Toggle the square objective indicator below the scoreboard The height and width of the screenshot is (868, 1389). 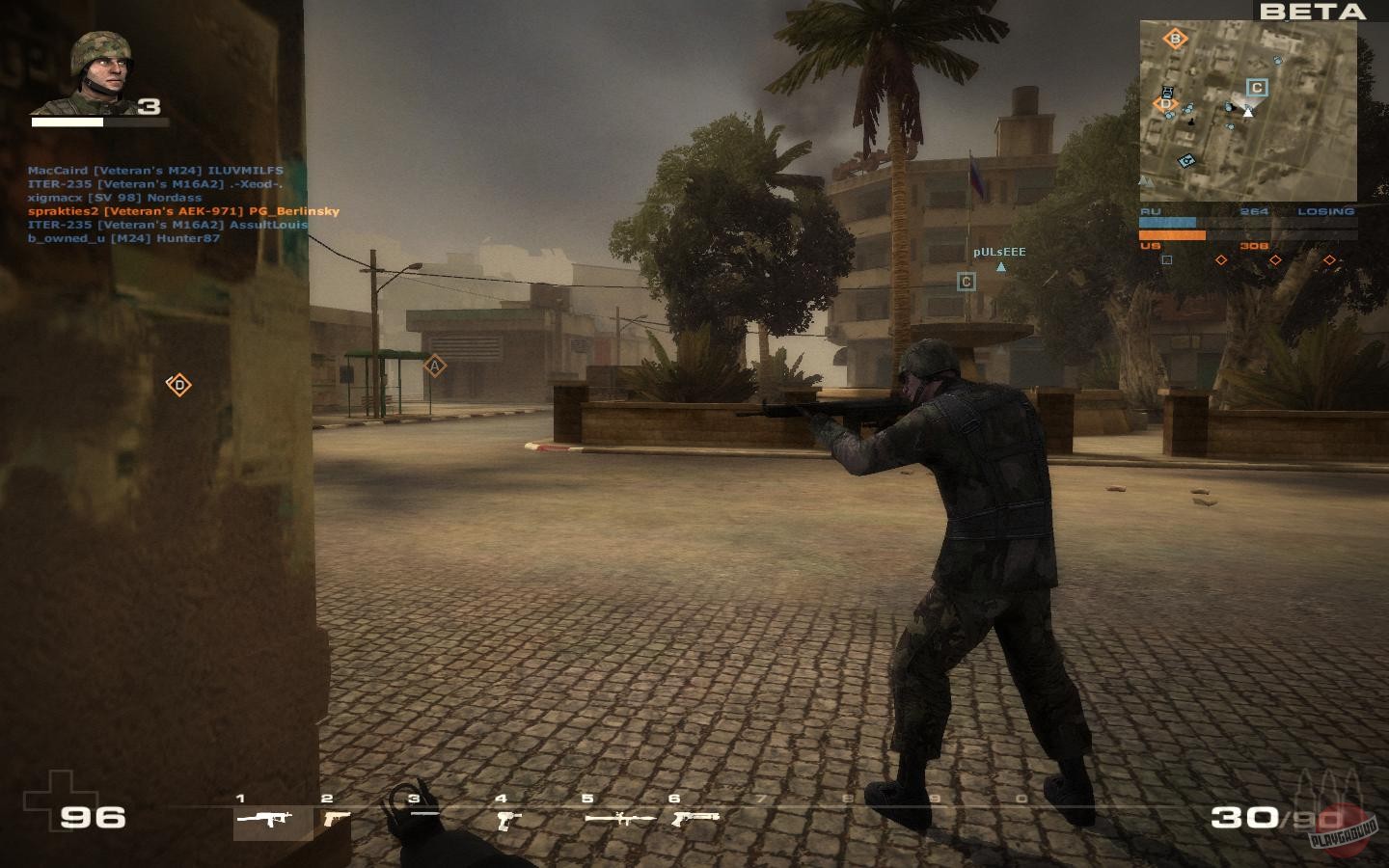(1166, 259)
